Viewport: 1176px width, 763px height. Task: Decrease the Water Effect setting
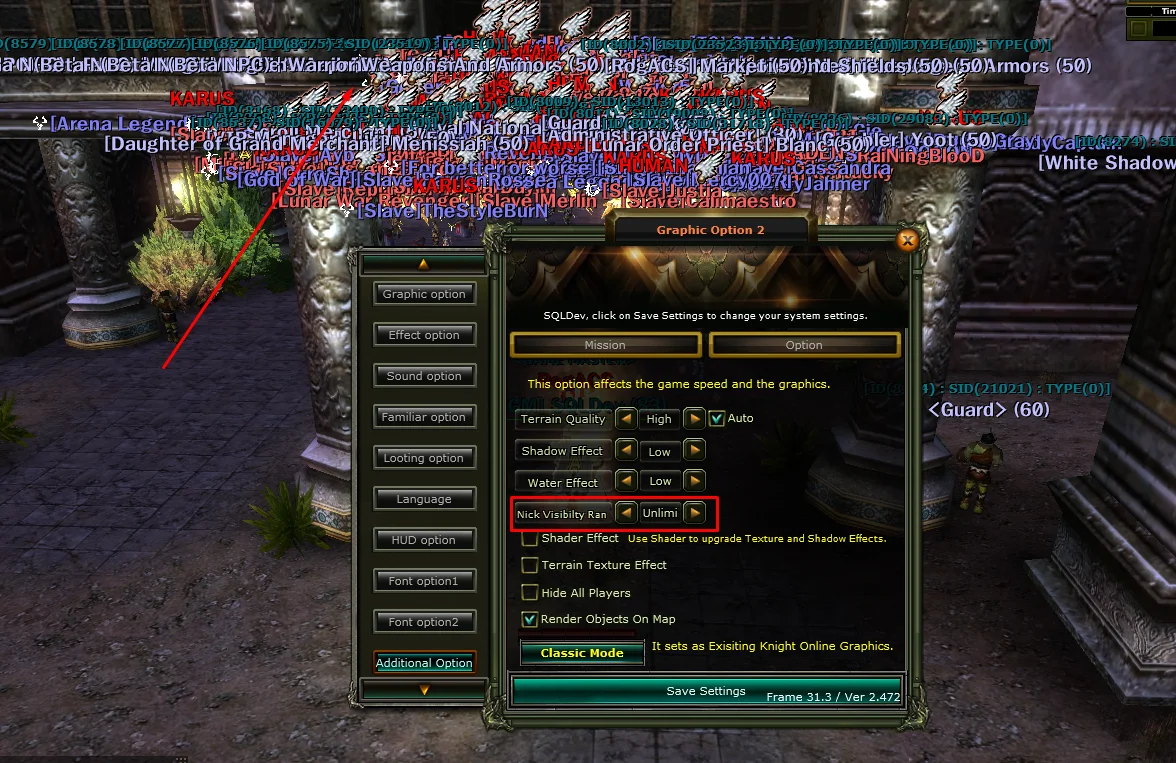click(625, 482)
